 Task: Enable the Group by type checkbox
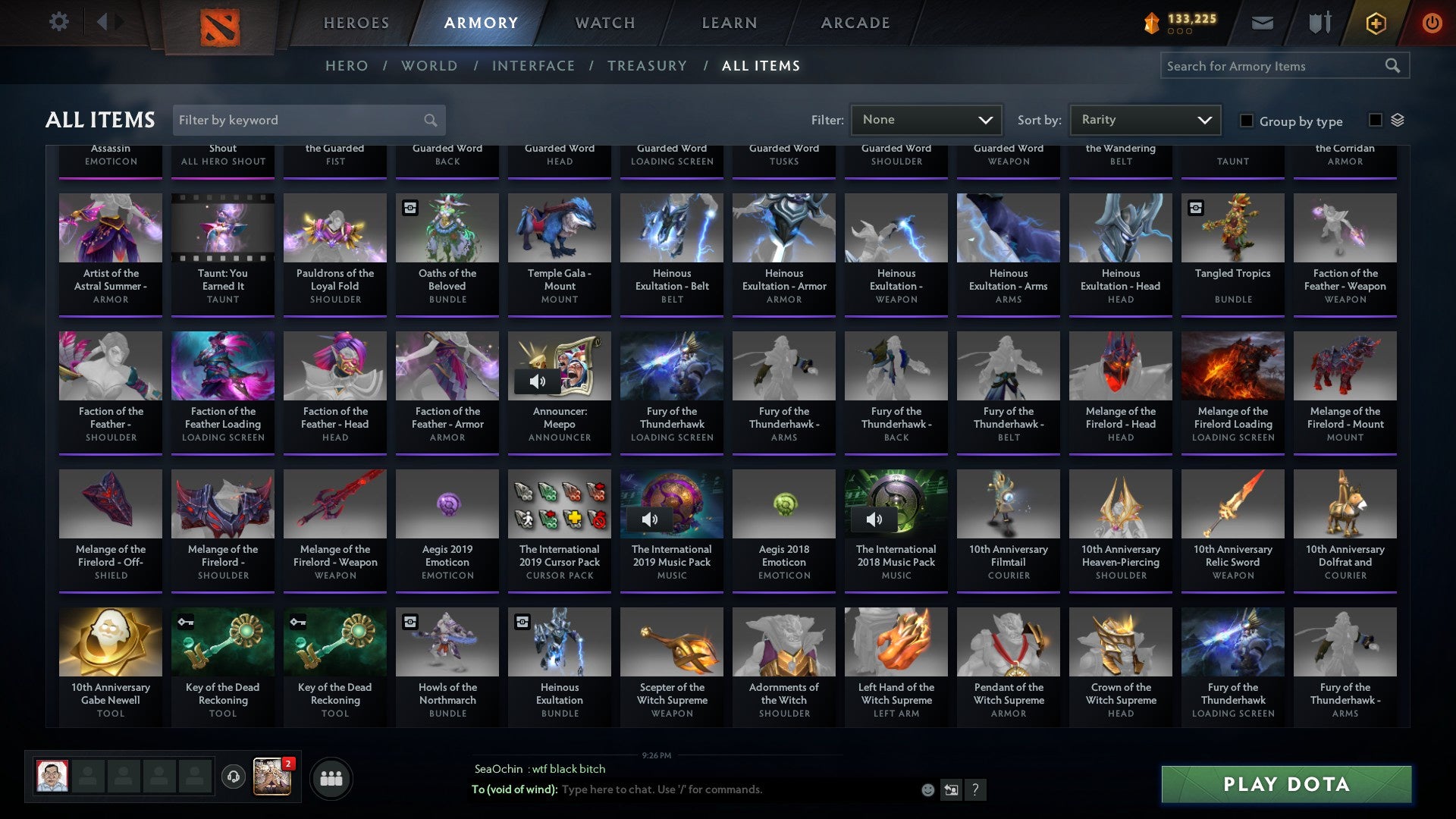point(1246,121)
